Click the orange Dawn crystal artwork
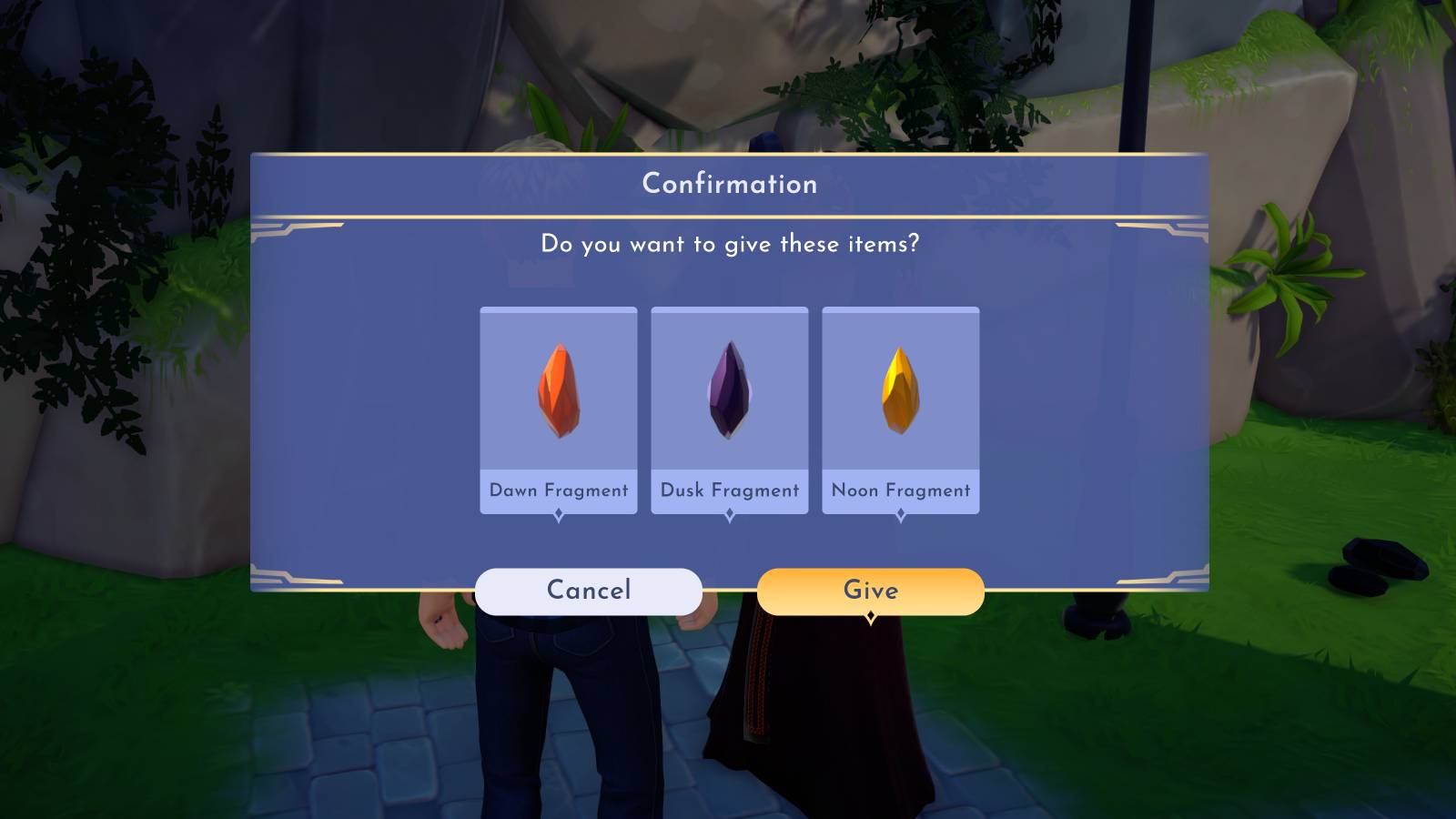 (558, 391)
